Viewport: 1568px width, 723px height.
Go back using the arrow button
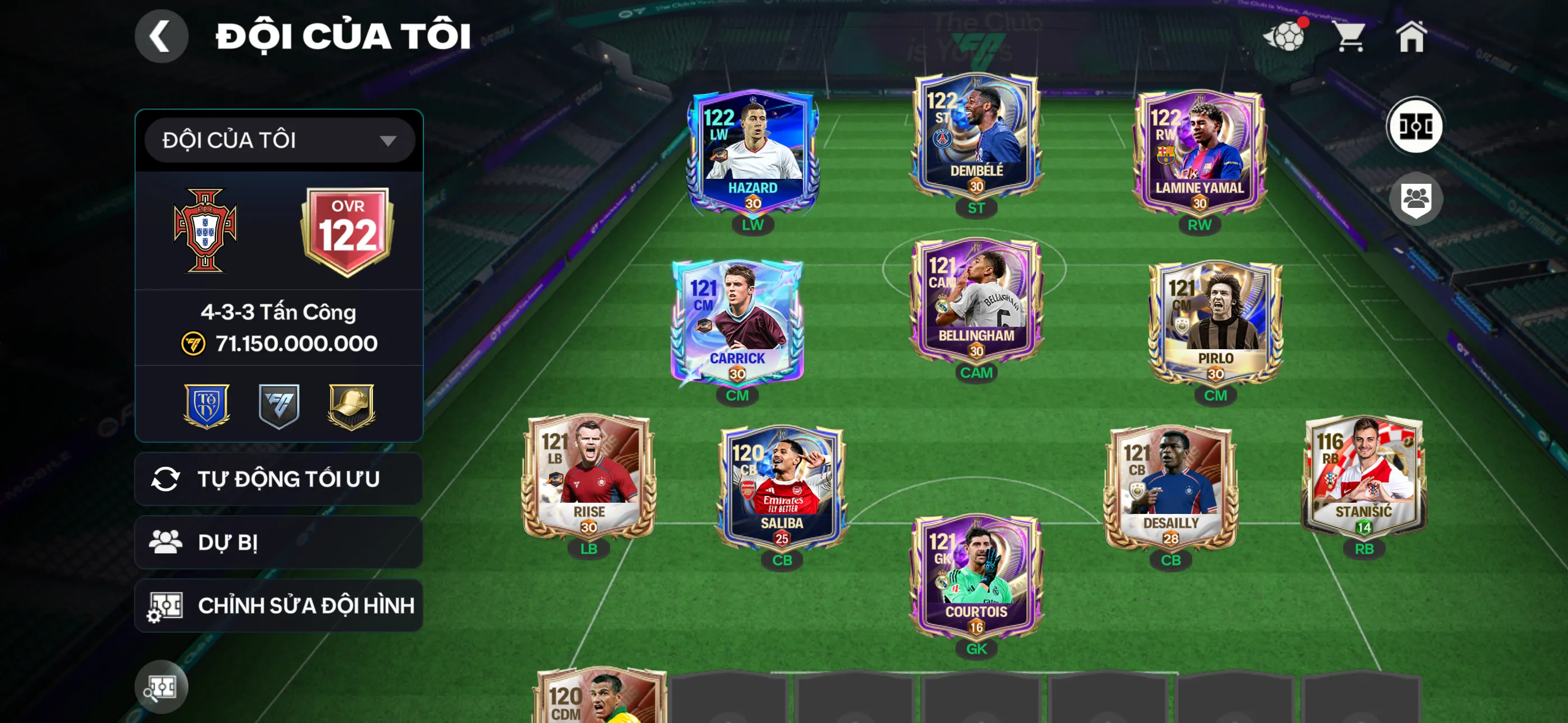161,36
